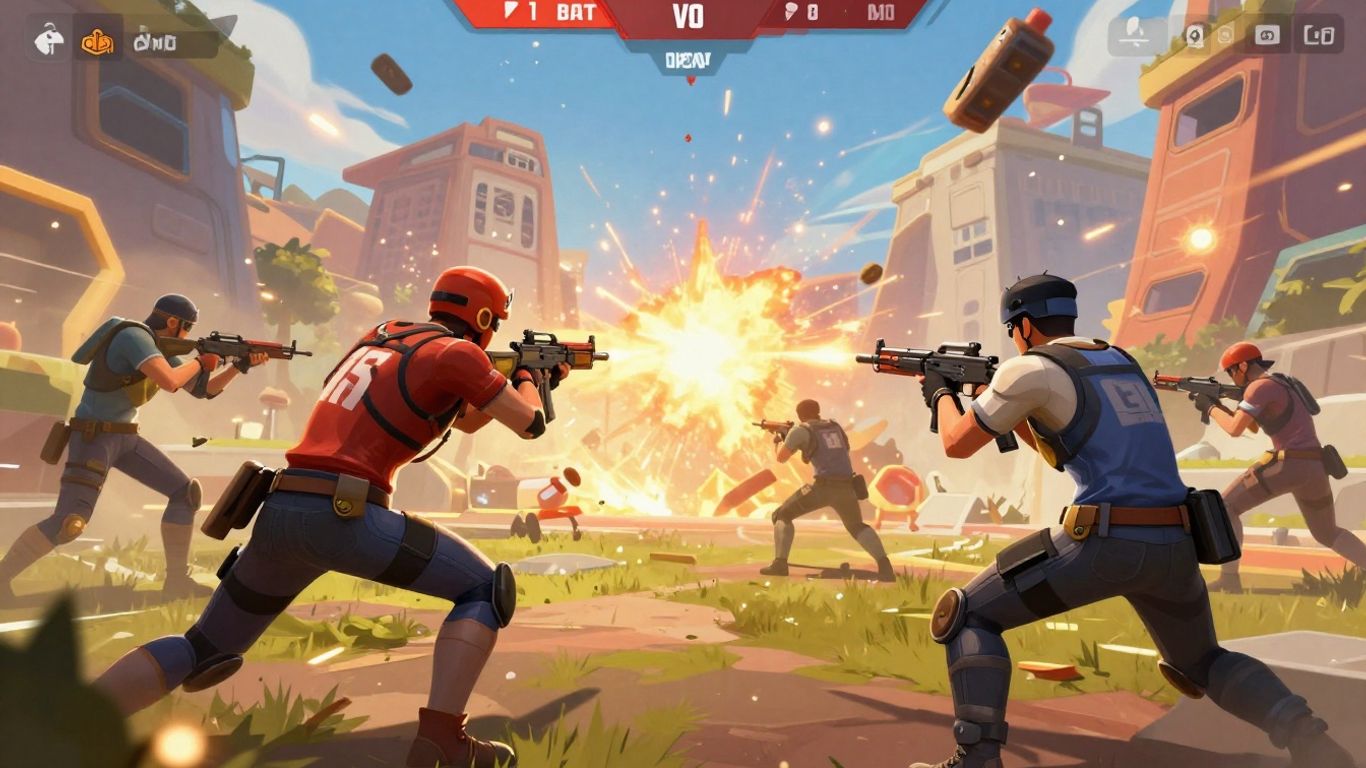Click the dark player portrait icon
Image resolution: width=1366 pixels, height=768 pixels.
(1194, 33)
